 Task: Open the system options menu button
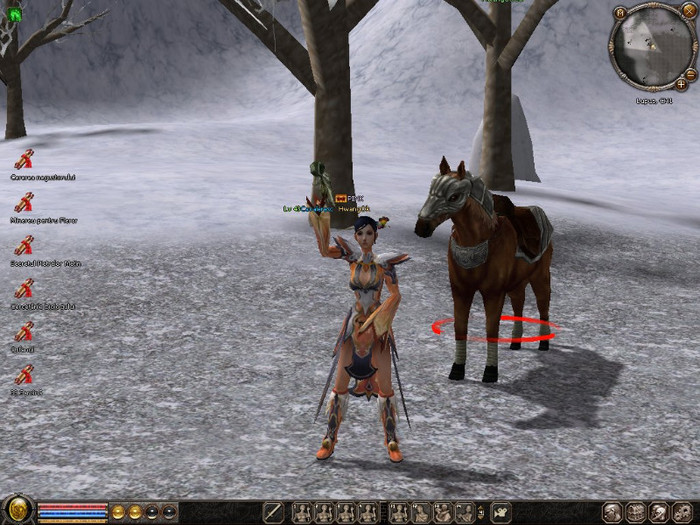683,513
